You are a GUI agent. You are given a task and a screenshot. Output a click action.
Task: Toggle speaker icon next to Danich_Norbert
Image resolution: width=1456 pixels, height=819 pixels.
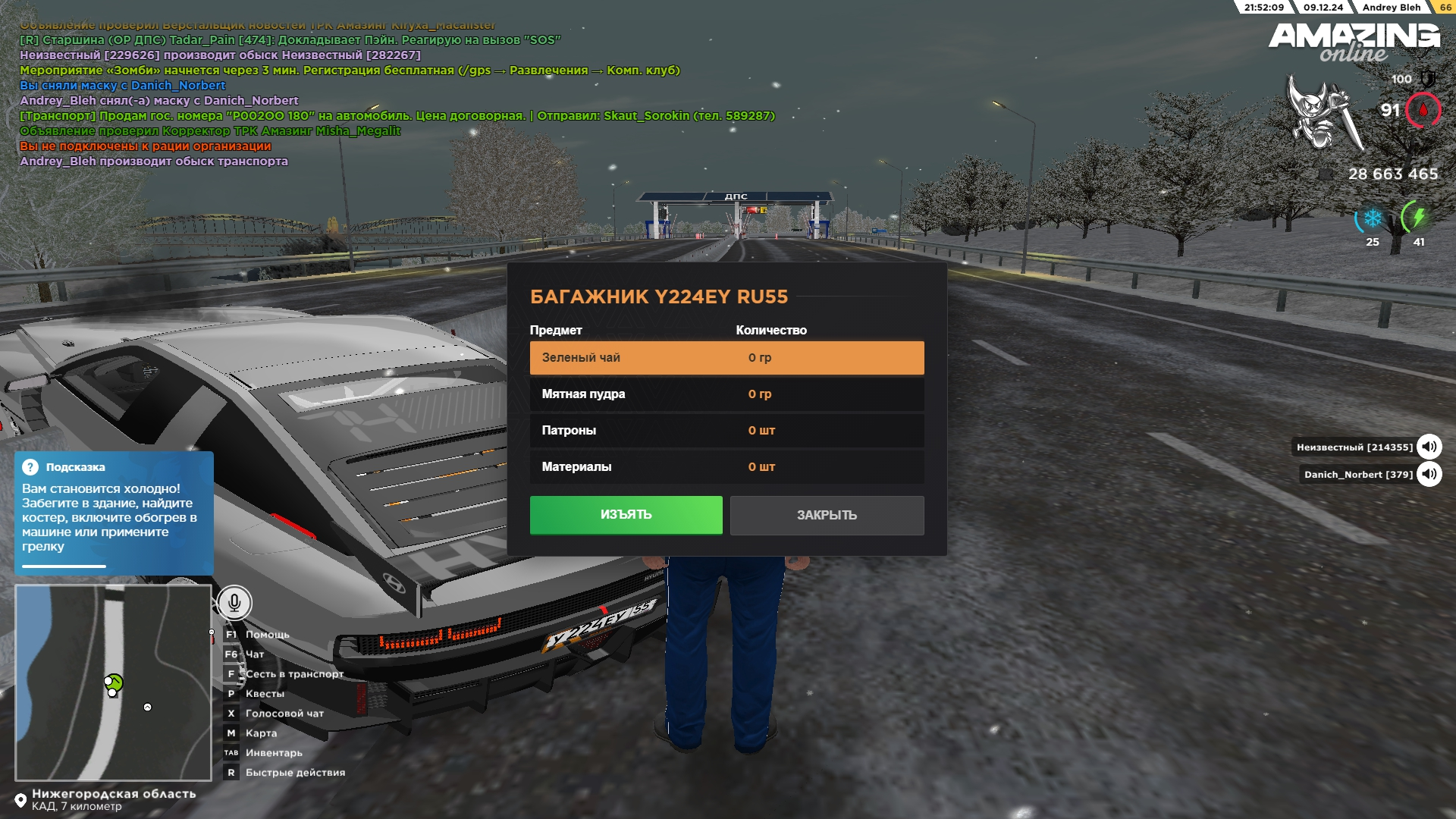tap(1429, 475)
